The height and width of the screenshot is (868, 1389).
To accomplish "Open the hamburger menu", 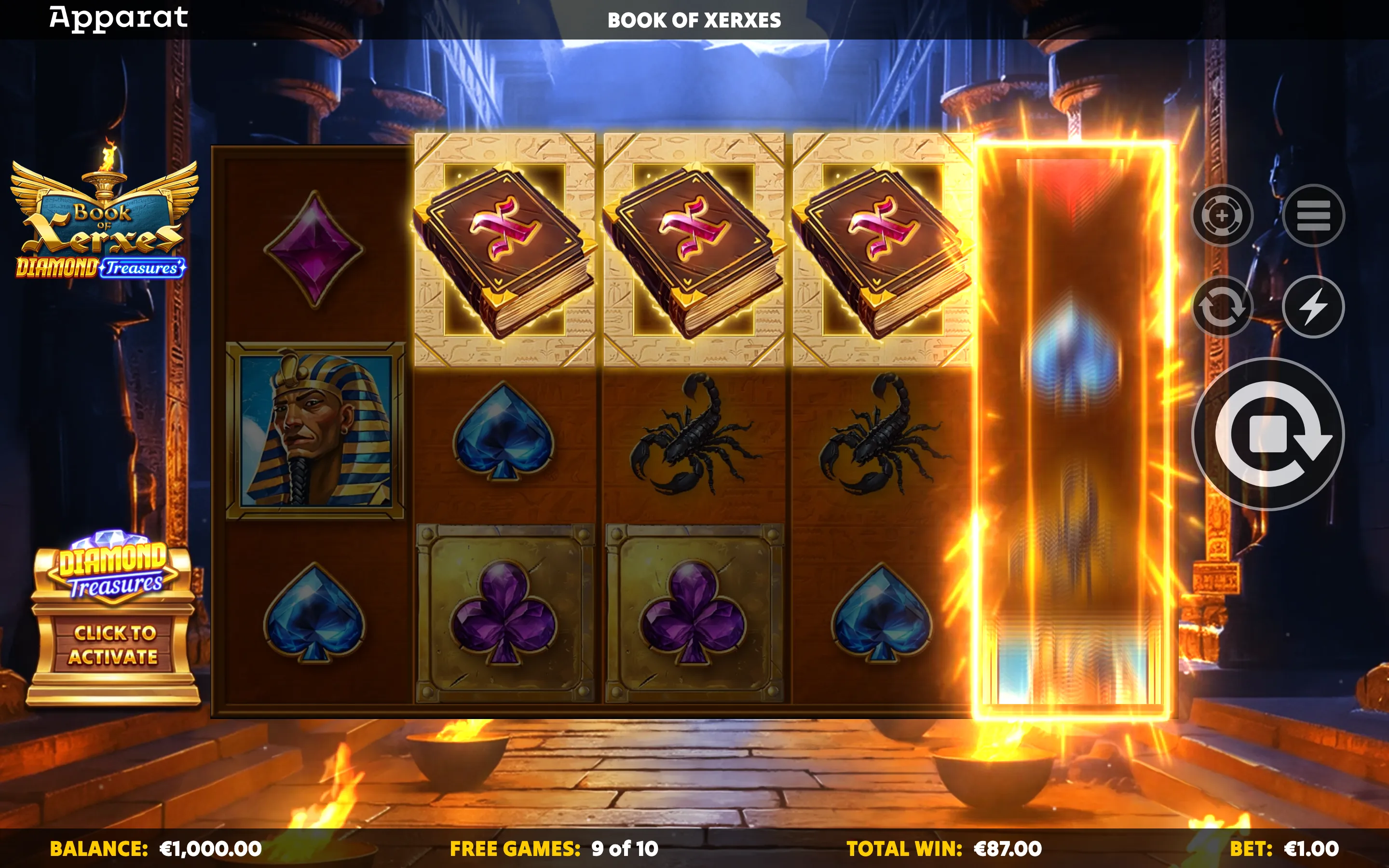I will [x=1313, y=215].
